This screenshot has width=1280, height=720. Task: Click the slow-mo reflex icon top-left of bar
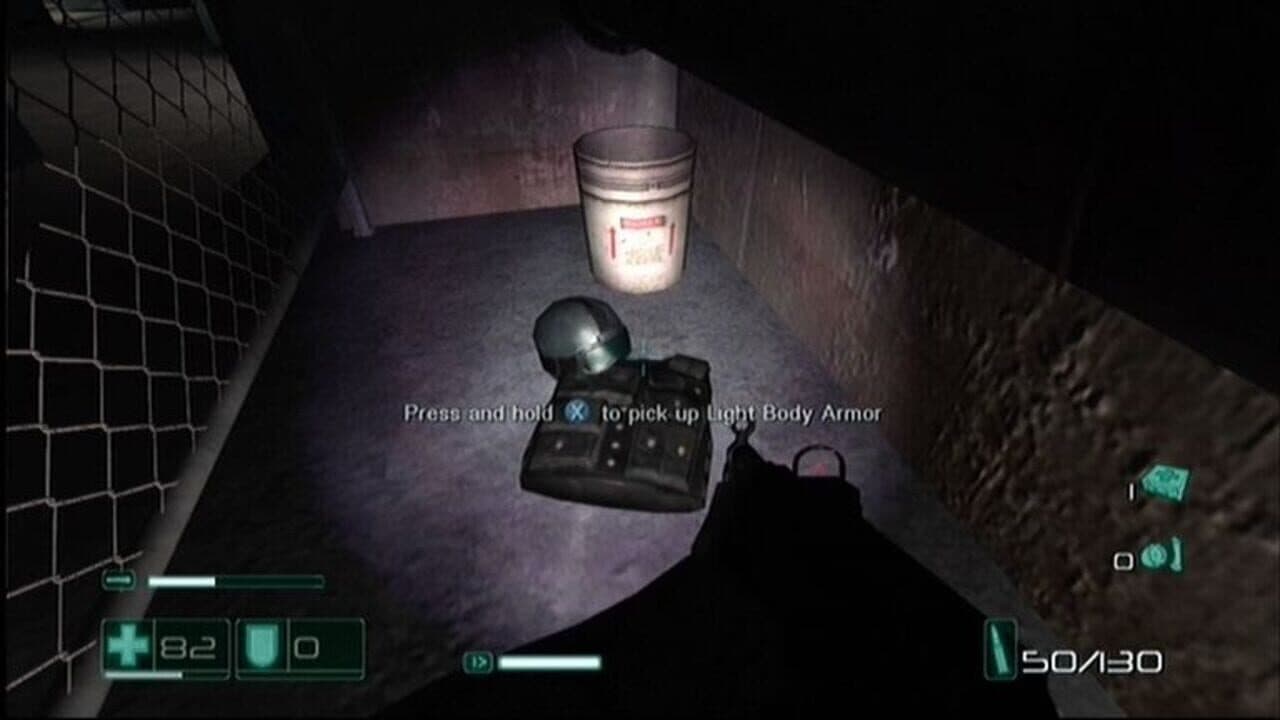click(117, 580)
